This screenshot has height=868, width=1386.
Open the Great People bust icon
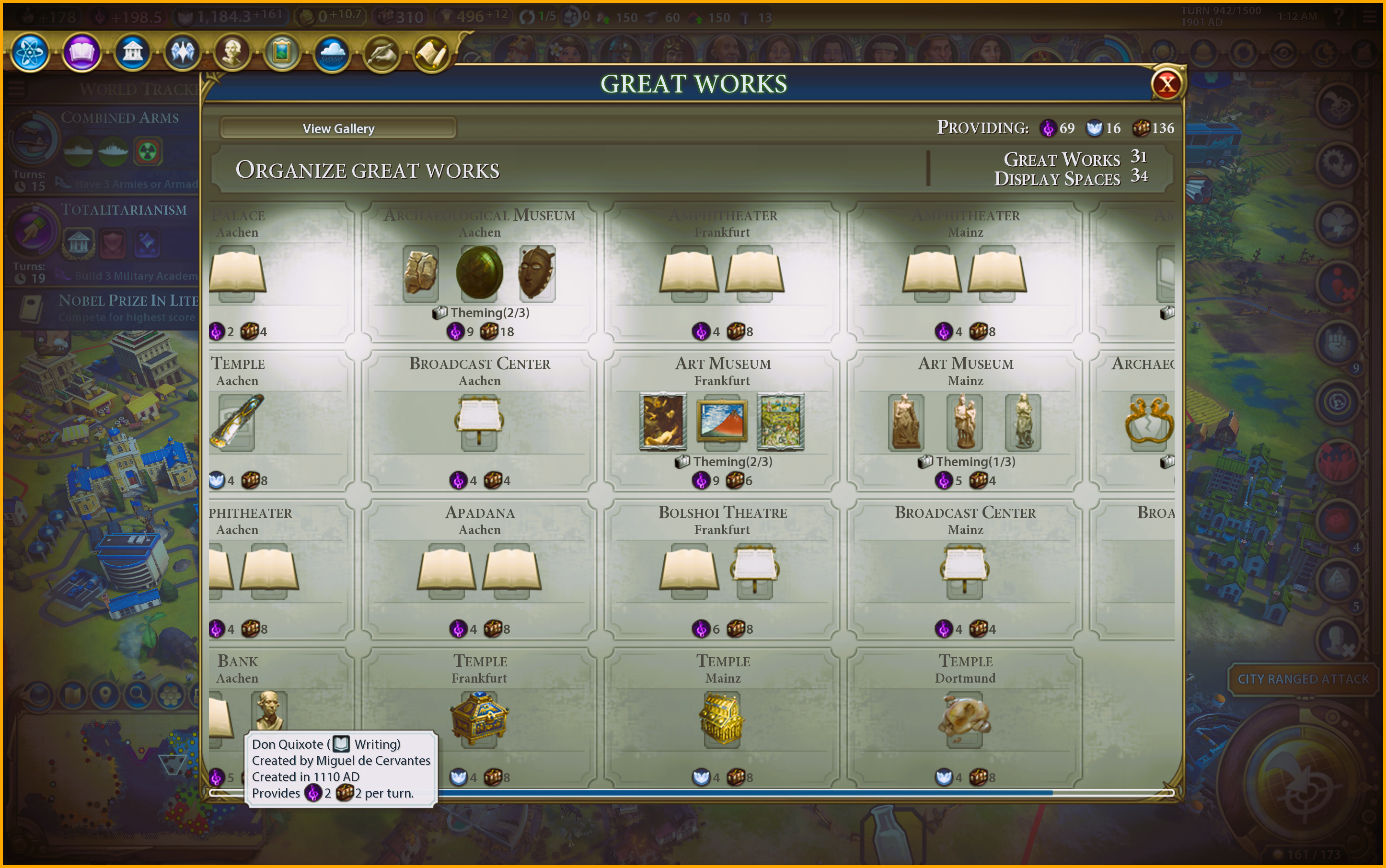point(232,53)
